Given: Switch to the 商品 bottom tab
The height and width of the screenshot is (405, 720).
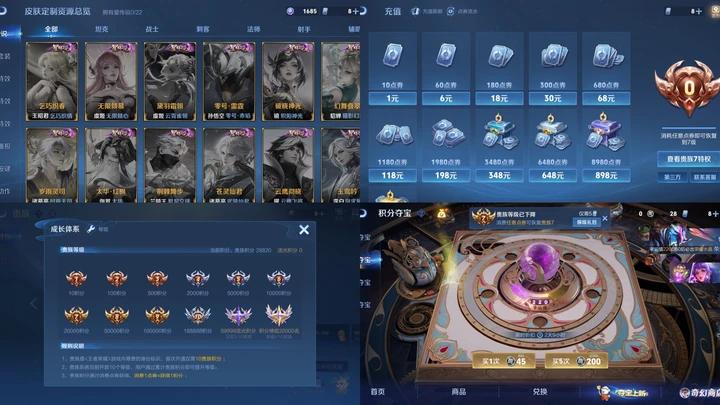Looking at the screenshot, I should [x=458, y=392].
